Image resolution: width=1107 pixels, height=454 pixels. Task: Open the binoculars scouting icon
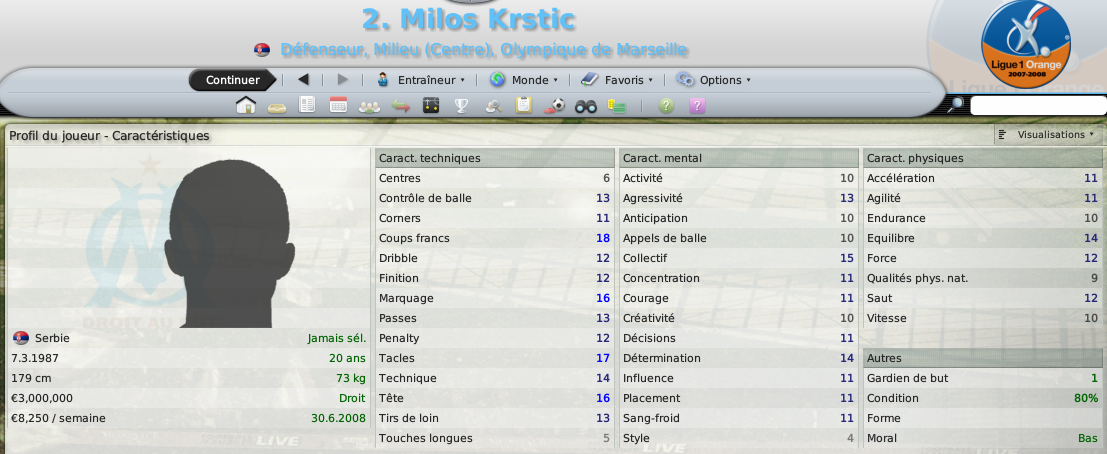(586, 105)
